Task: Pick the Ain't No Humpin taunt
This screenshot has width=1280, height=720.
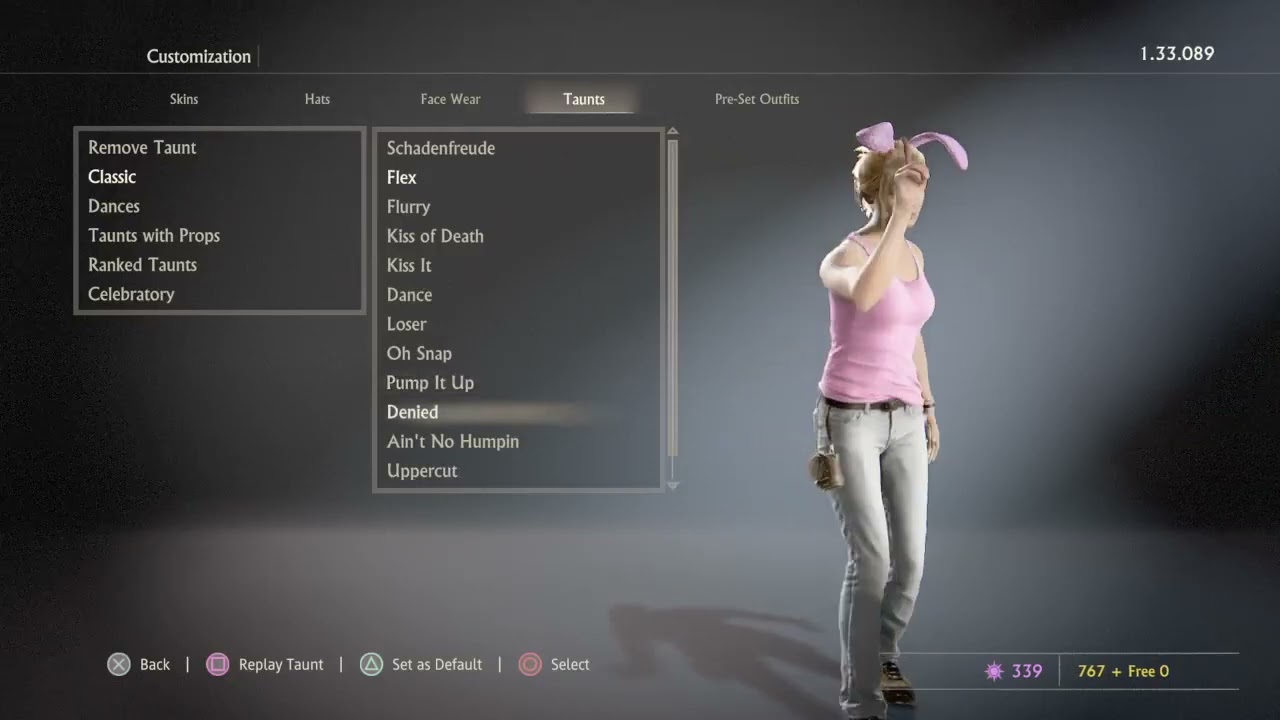Action: (x=453, y=441)
